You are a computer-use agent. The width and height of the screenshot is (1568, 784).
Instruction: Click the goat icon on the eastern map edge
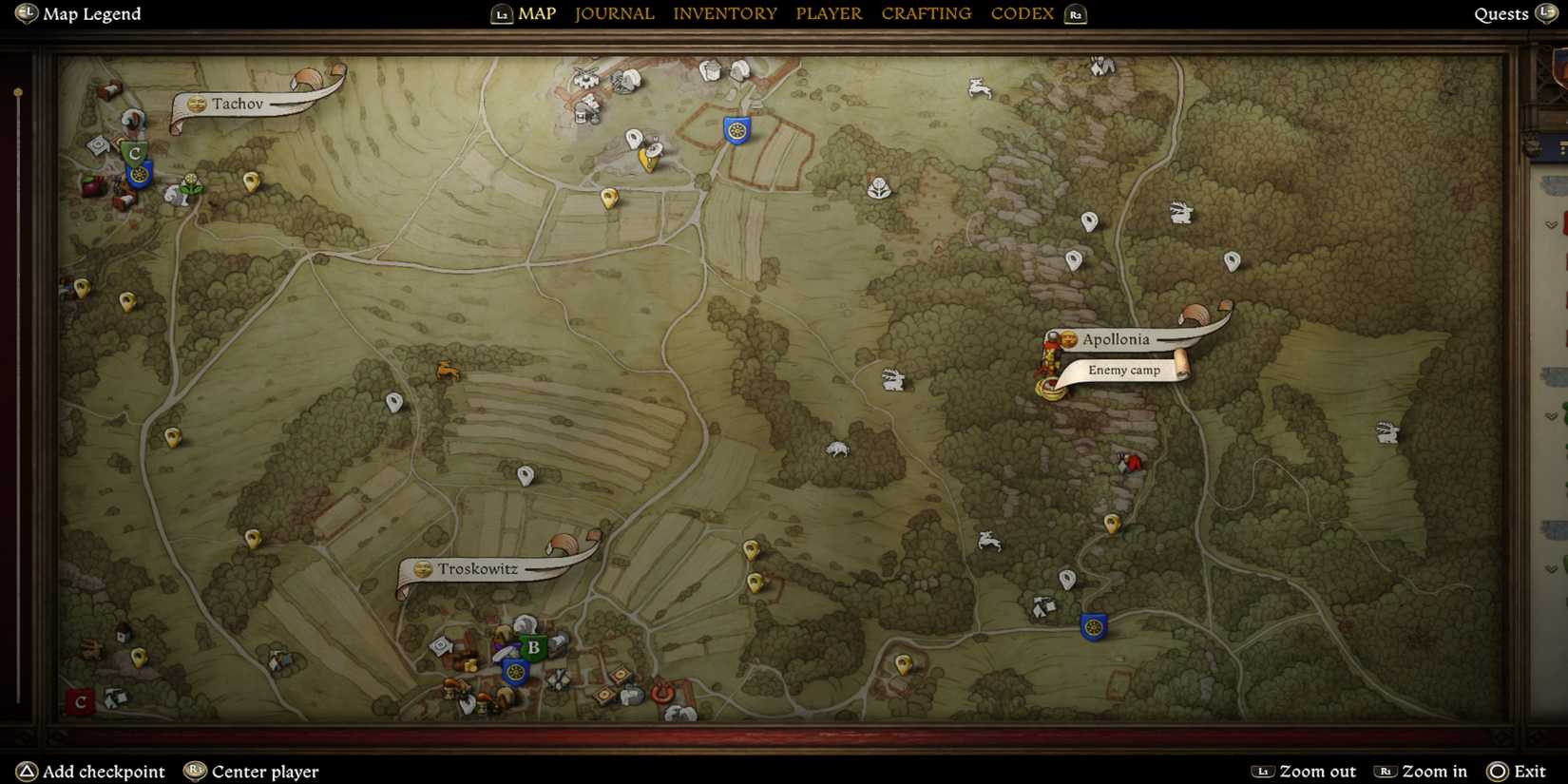[1388, 433]
